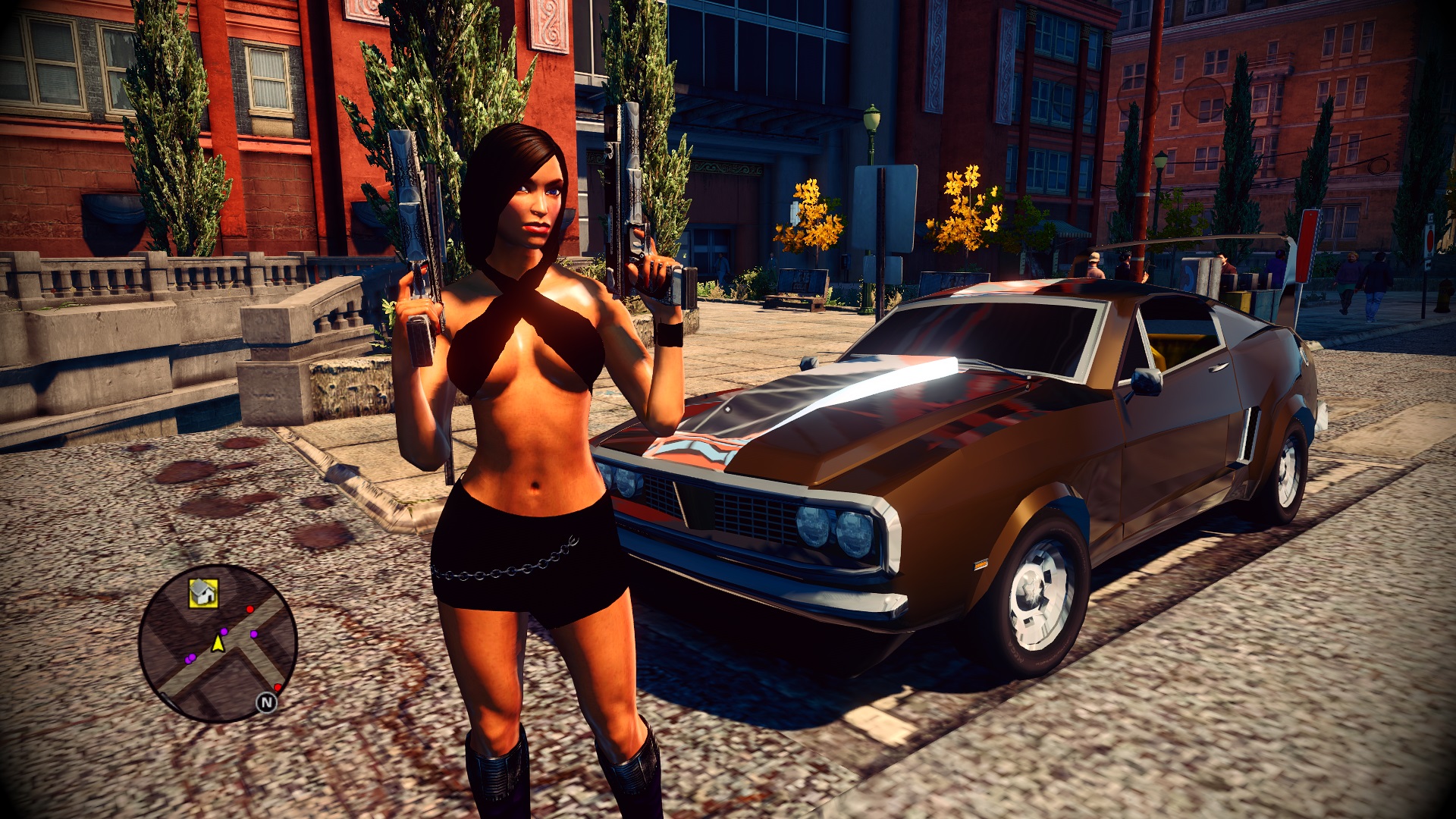Click the north compass indicator on minimap
Viewport: 1456px width, 819px height.
coord(266,703)
